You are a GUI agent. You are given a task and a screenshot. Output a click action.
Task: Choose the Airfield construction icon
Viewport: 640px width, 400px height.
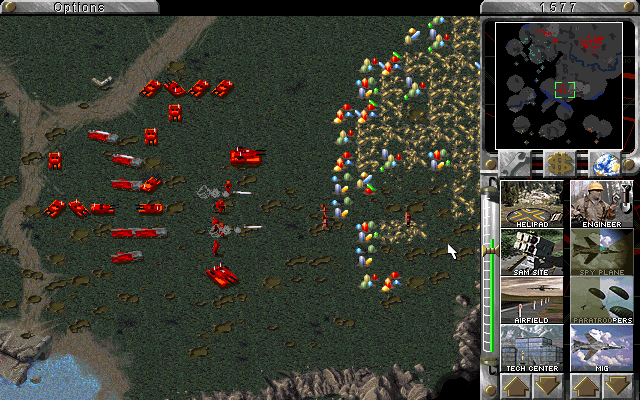pos(531,300)
